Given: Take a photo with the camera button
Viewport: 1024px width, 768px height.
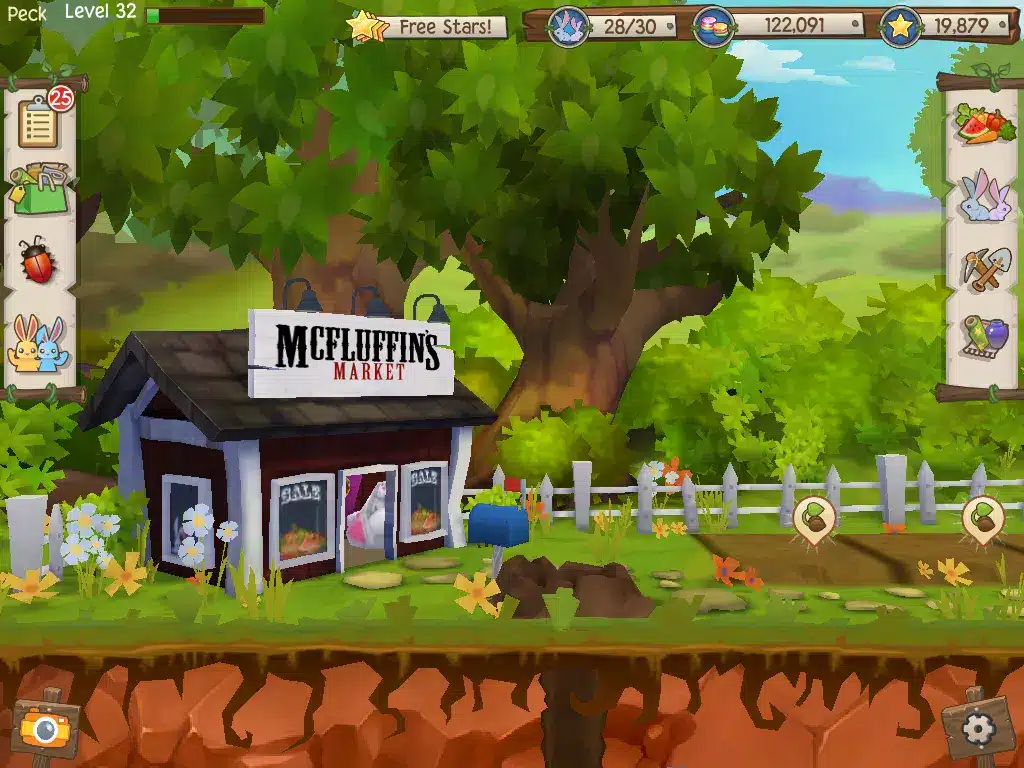Looking at the screenshot, I should tap(45, 727).
